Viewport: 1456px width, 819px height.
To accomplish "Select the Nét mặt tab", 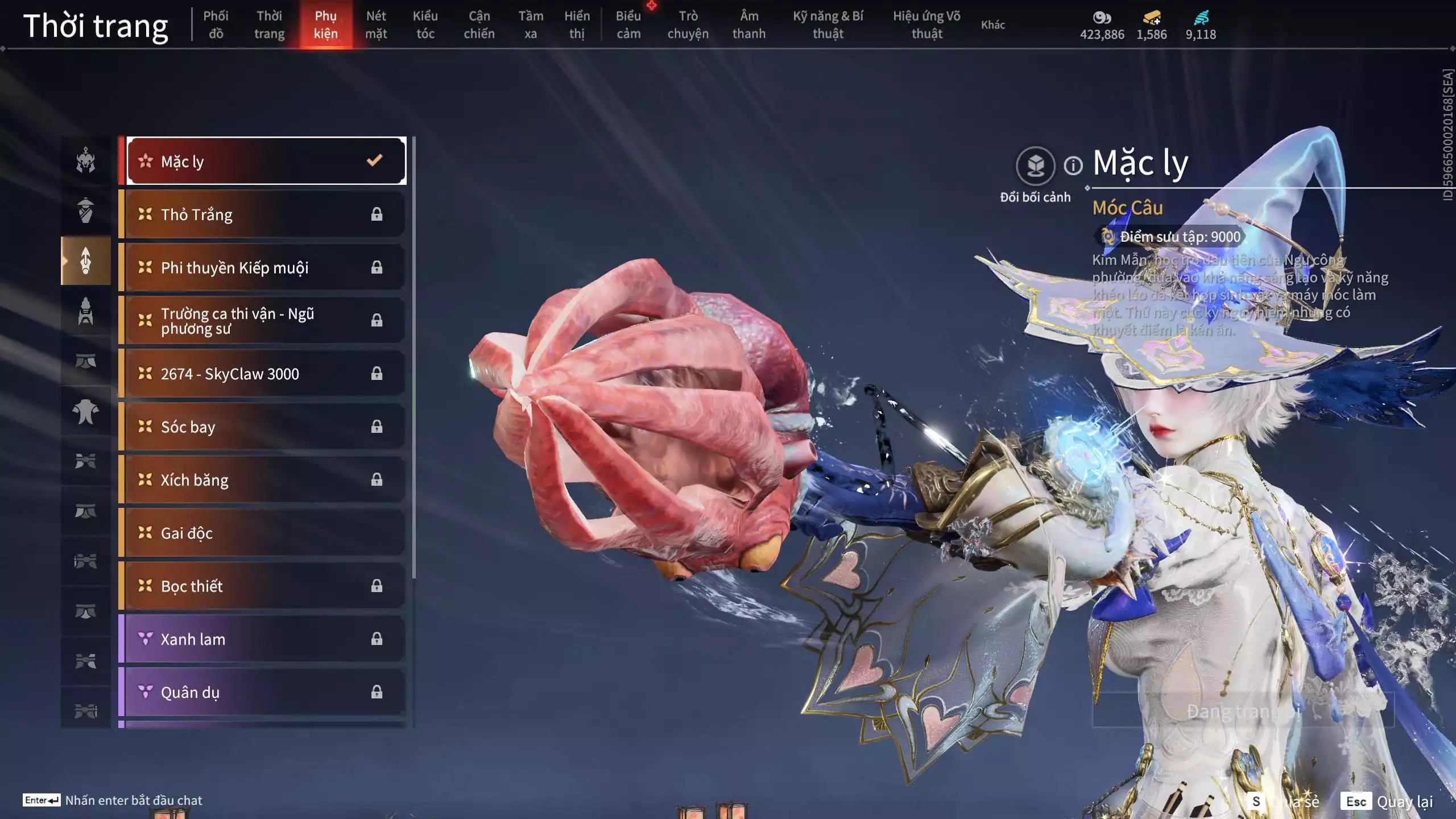I will pos(376,25).
